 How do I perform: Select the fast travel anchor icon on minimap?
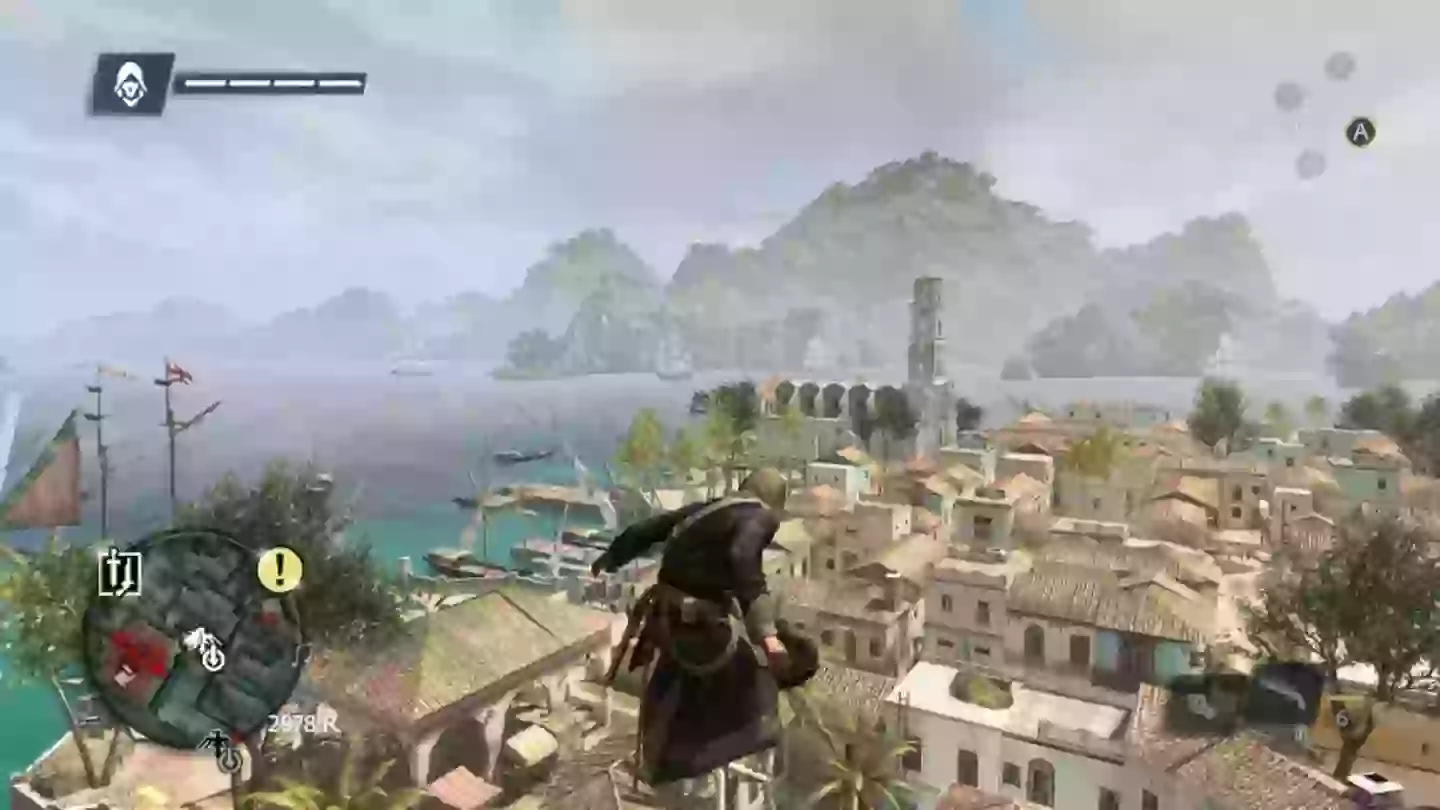(213, 658)
